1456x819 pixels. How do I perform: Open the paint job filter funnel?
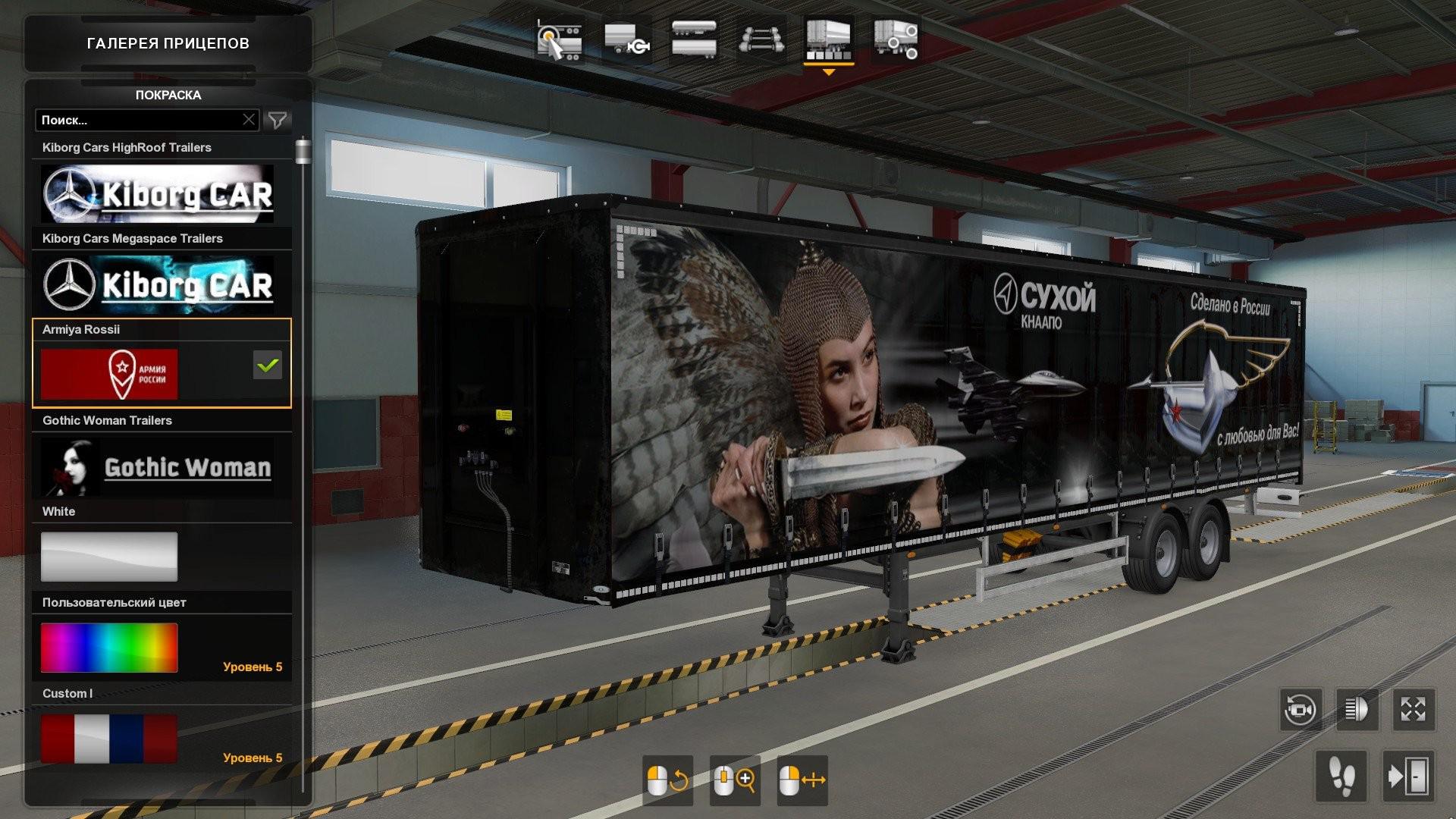click(x=278, y=120)
